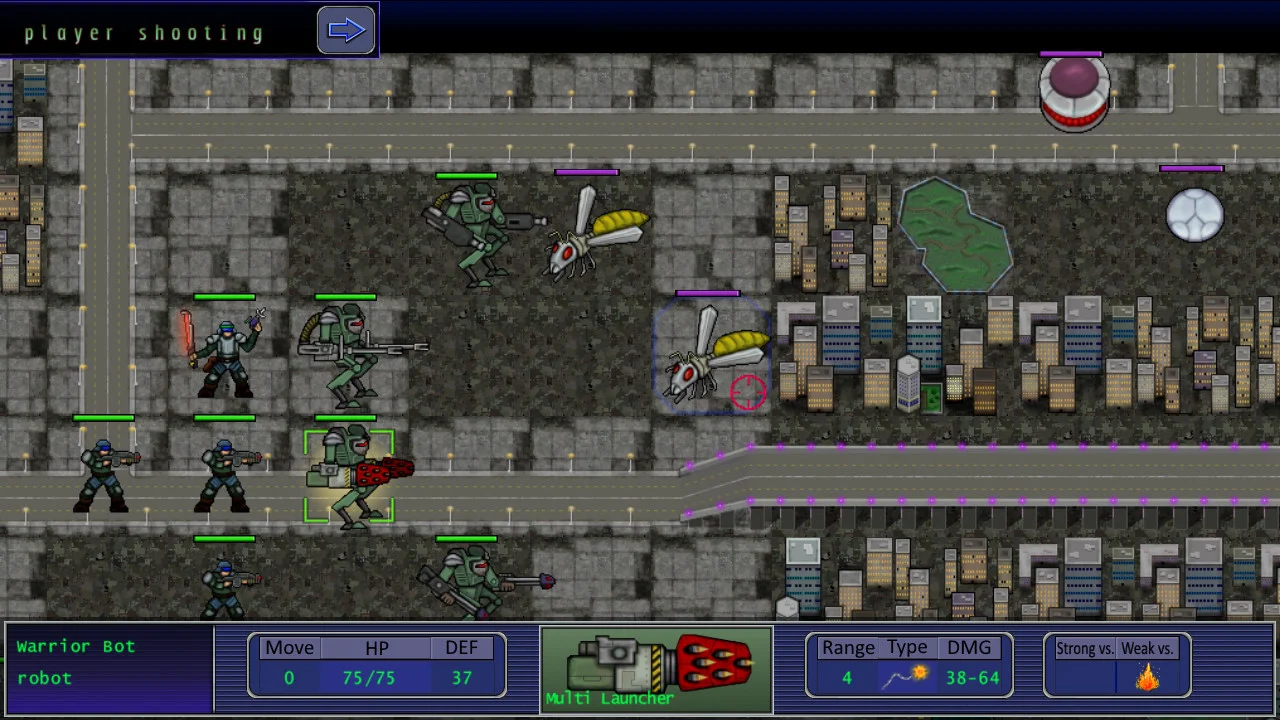Click the DEF stat showing 37

(461, 678)
